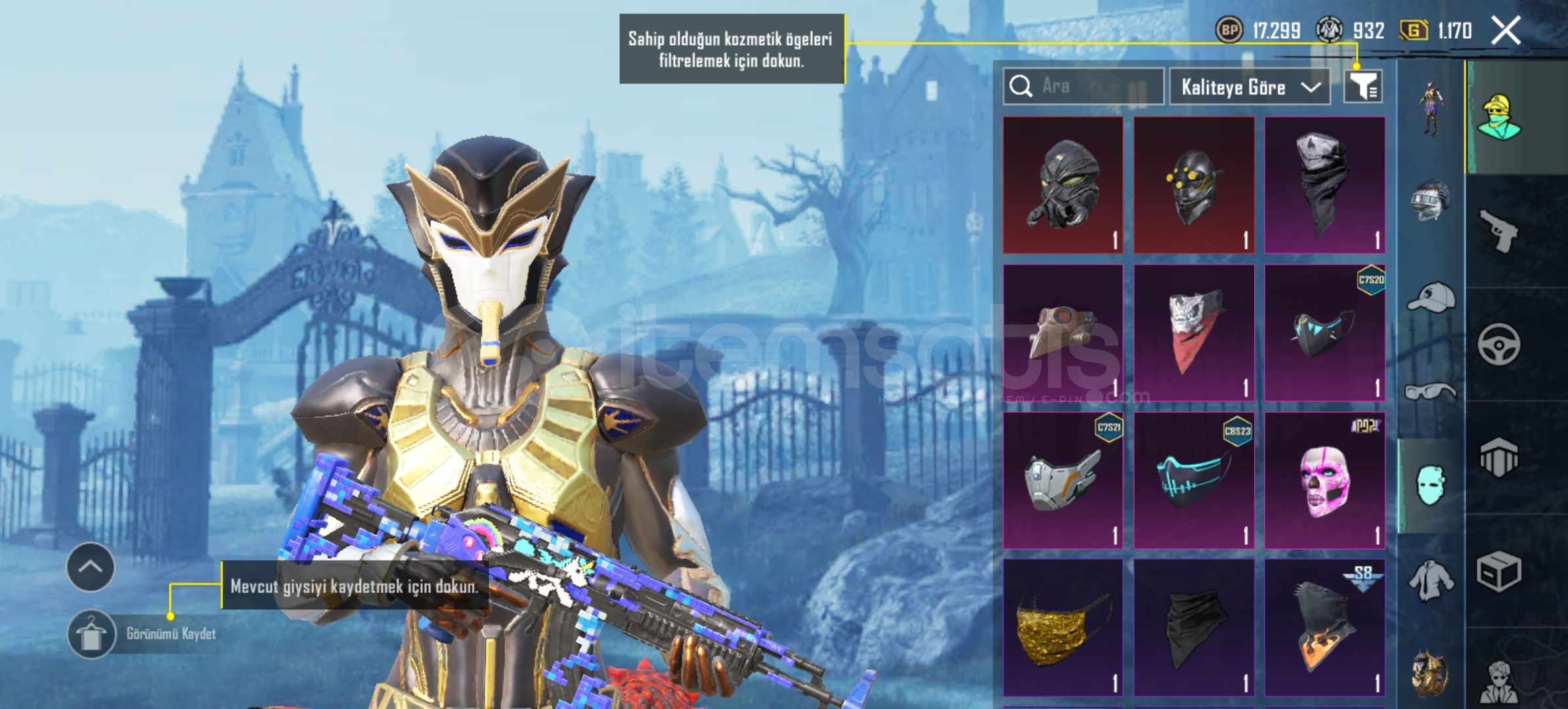The image size is (1568, 709).
Task: Pick the C7S20 black and cyan mask
Action: pos(1324,332)
